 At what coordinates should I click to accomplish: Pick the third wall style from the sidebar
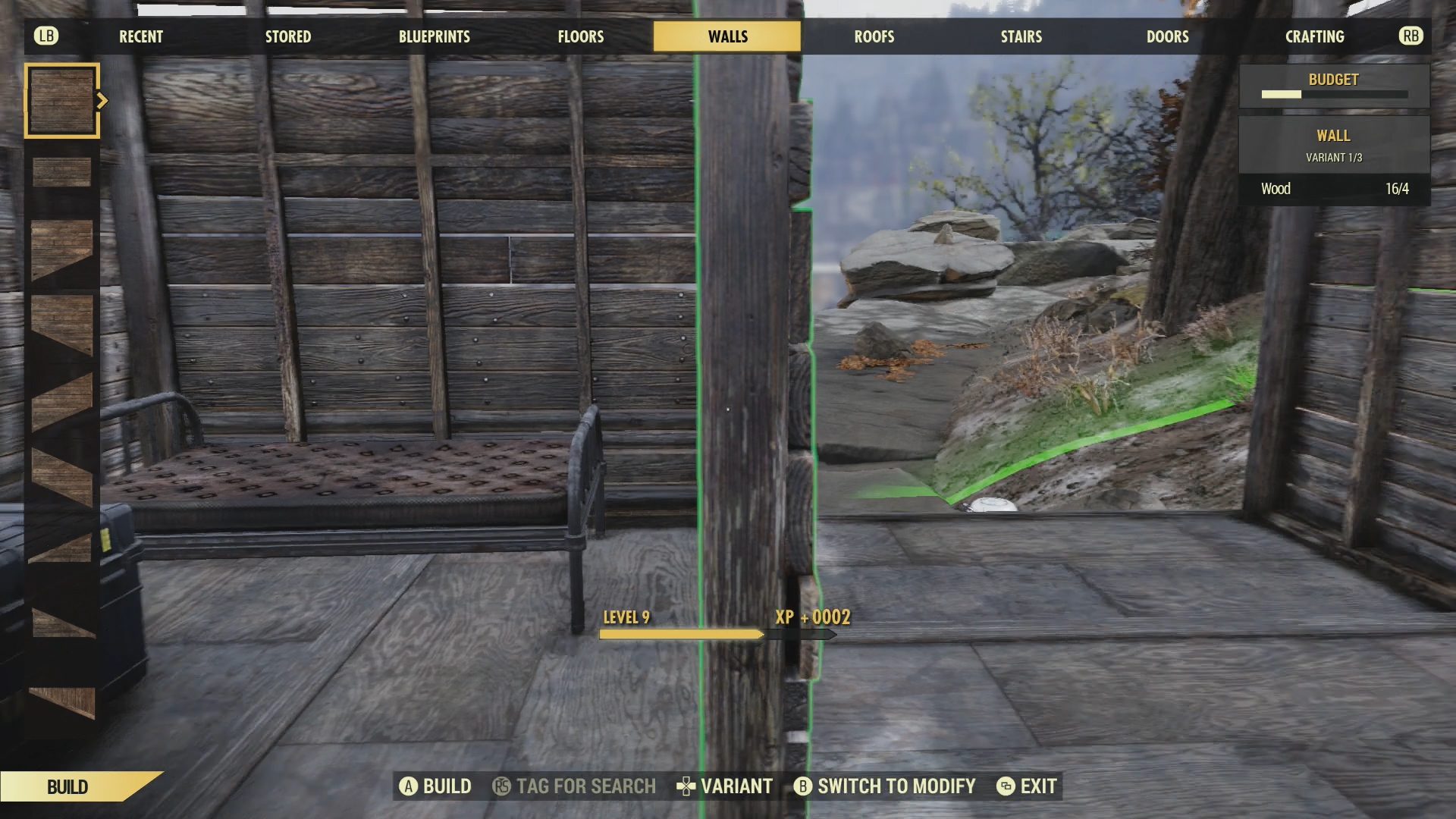pos(61,250)
